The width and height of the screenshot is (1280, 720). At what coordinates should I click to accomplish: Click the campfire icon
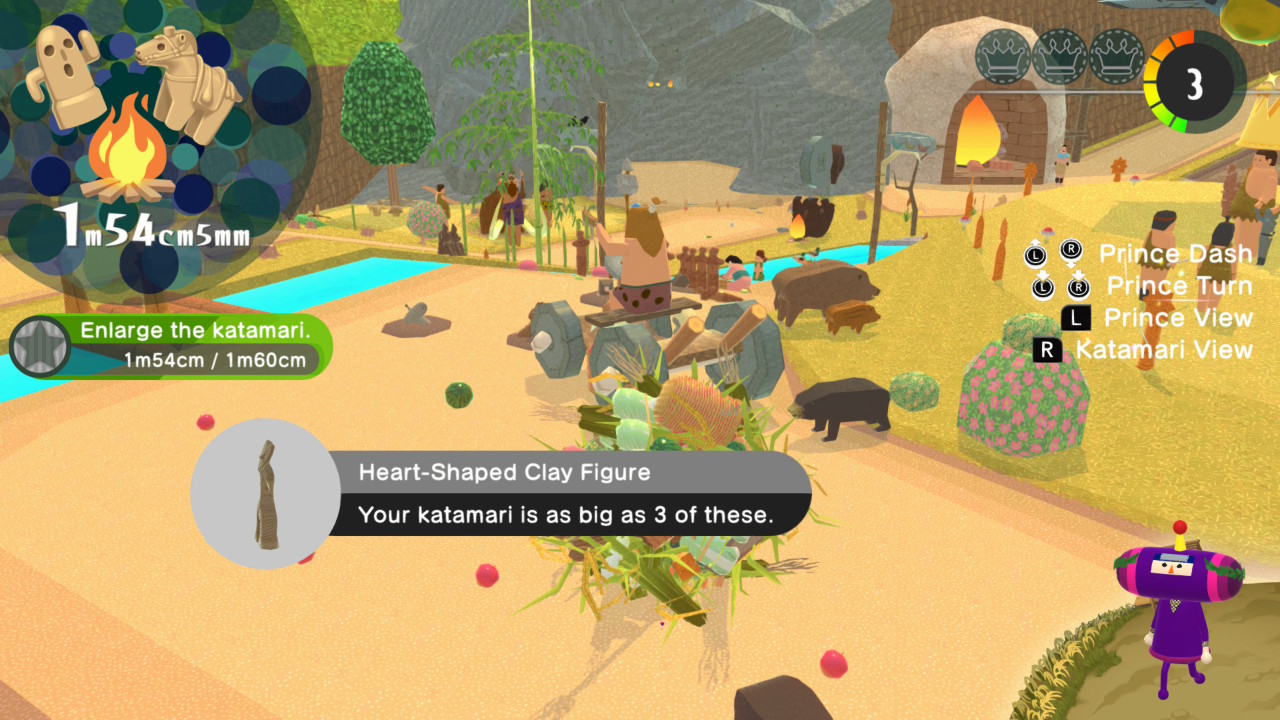(128, 158)
